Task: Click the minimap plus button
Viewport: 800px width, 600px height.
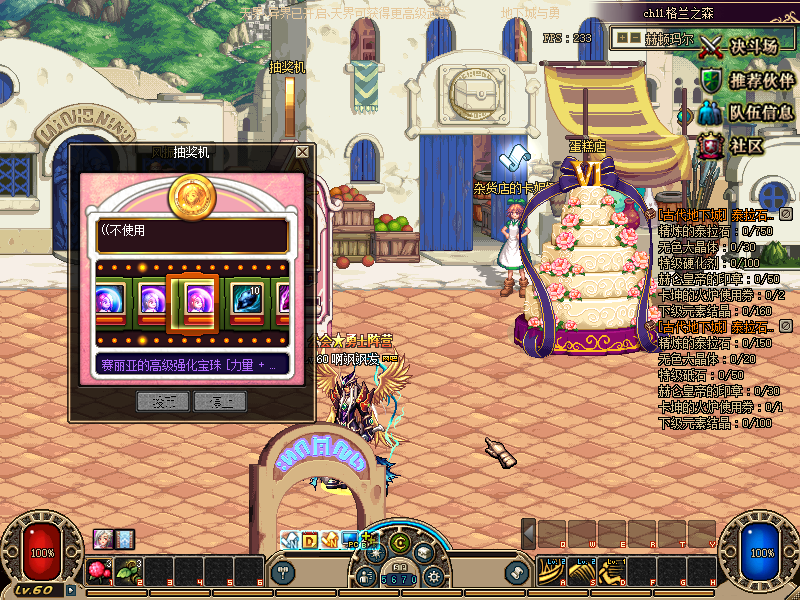Action: click(x=623, y=37)
